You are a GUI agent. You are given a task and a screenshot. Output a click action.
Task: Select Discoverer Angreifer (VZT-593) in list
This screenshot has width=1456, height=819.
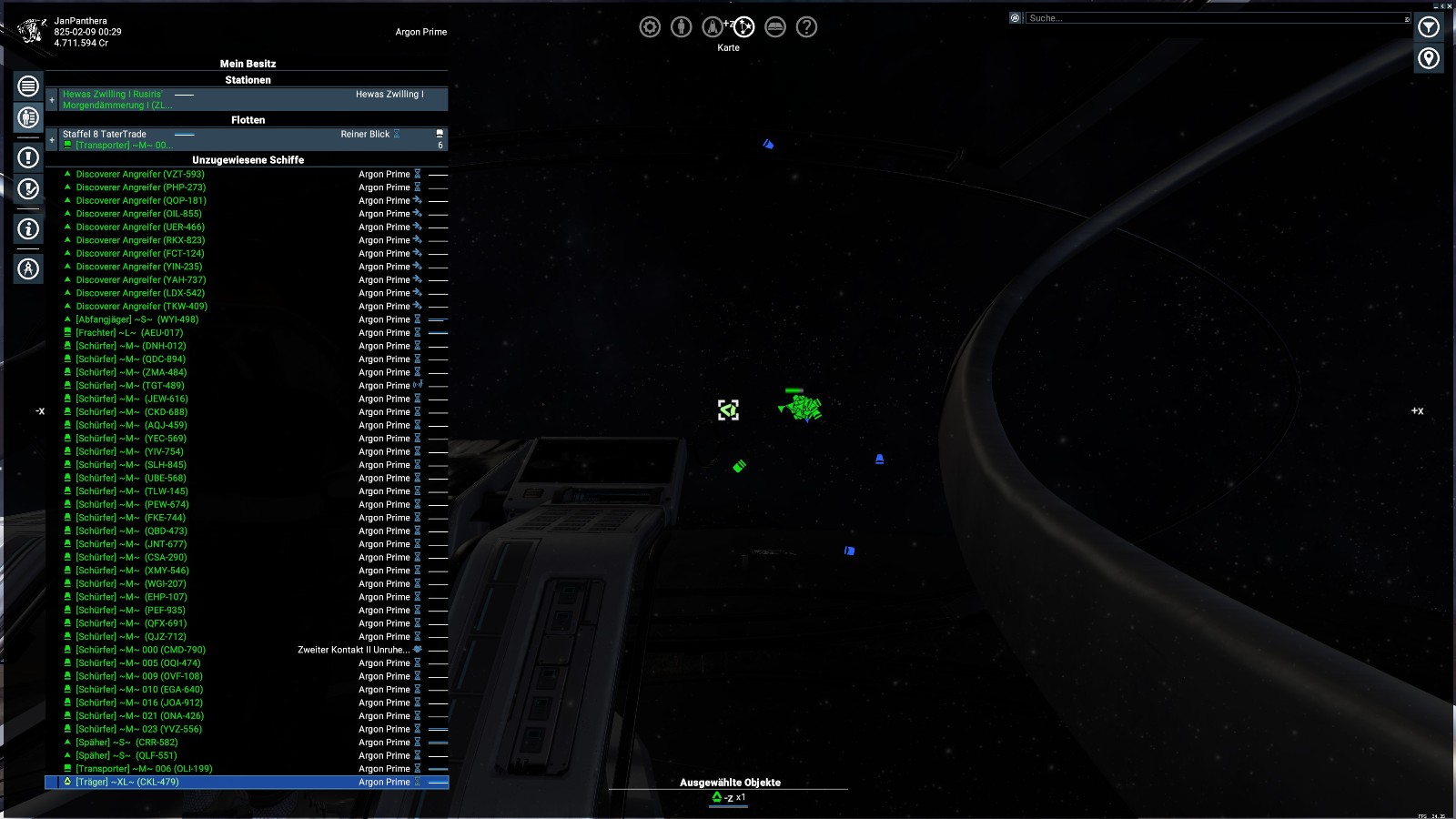pyautogui.click(x=140, y=175)
